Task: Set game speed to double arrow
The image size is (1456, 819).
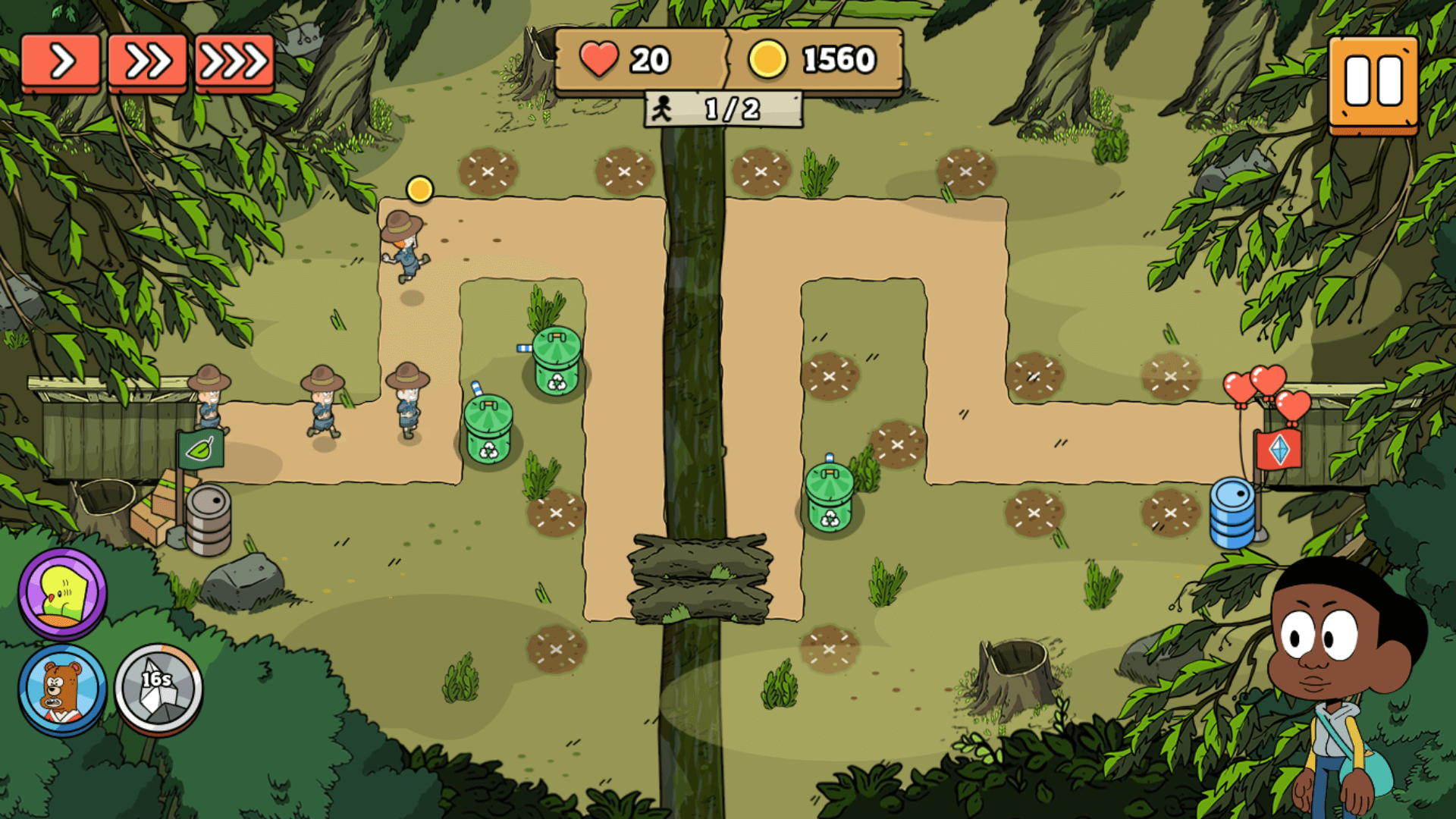Action: tap(147, 62)
